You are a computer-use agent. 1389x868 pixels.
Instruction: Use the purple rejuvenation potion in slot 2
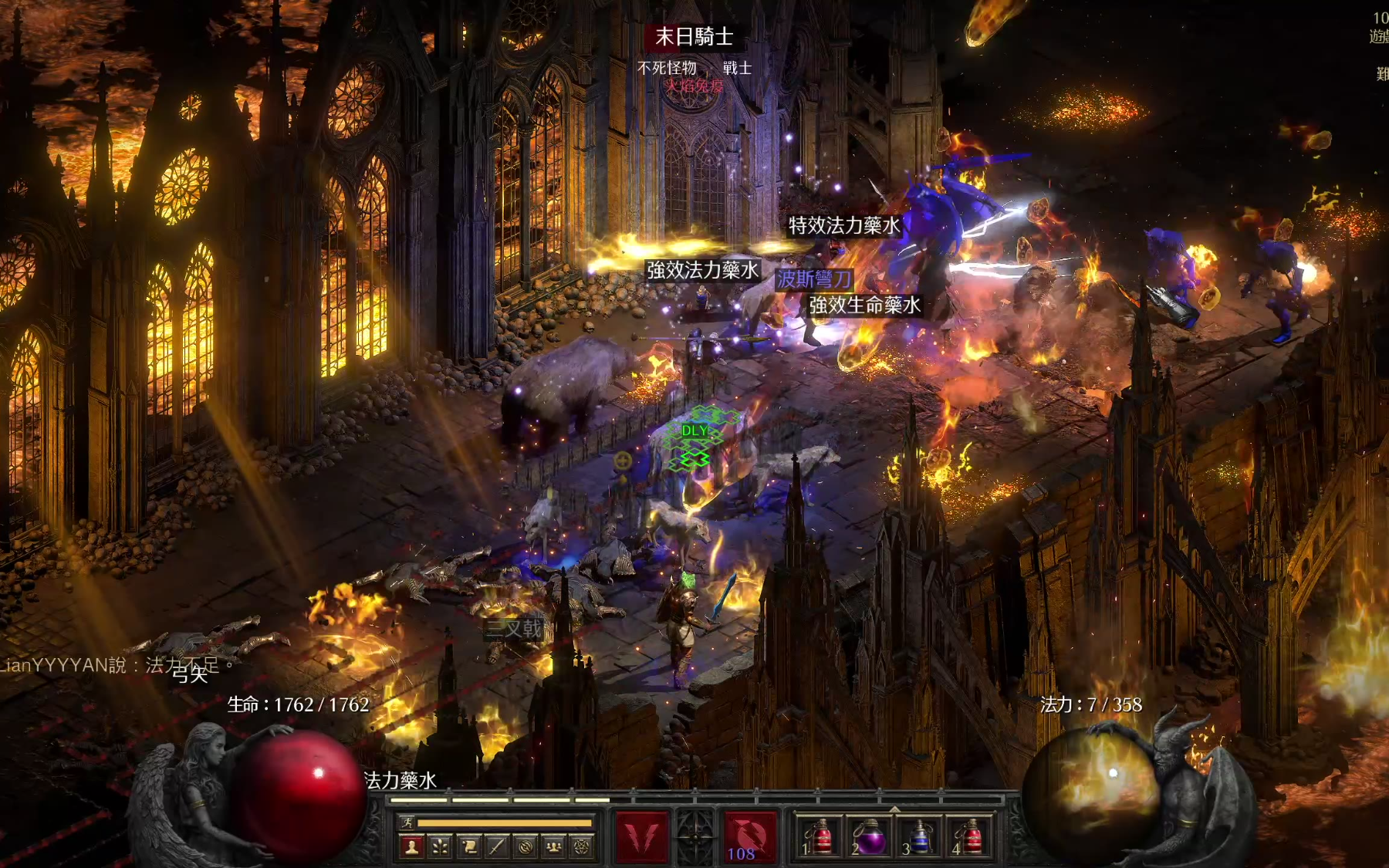(x=869, y=838)
